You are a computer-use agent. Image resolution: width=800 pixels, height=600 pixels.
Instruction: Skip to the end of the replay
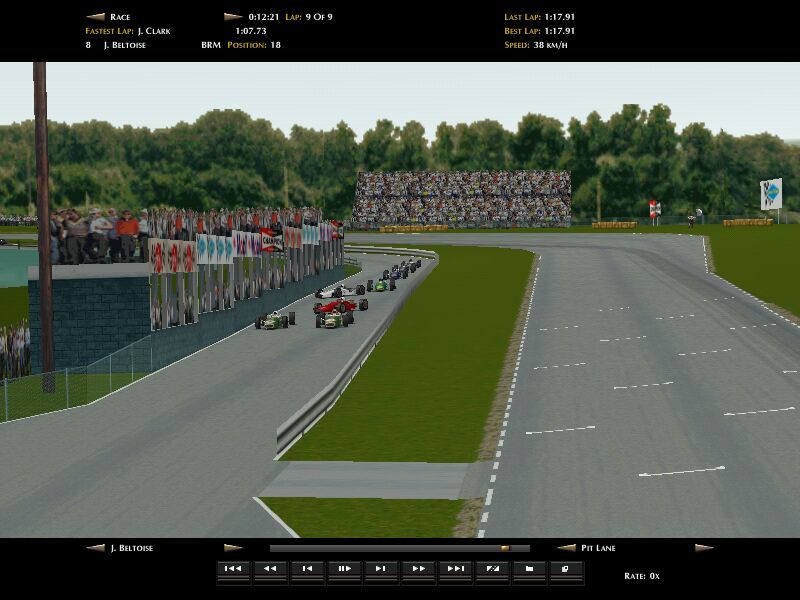(454, 569)
